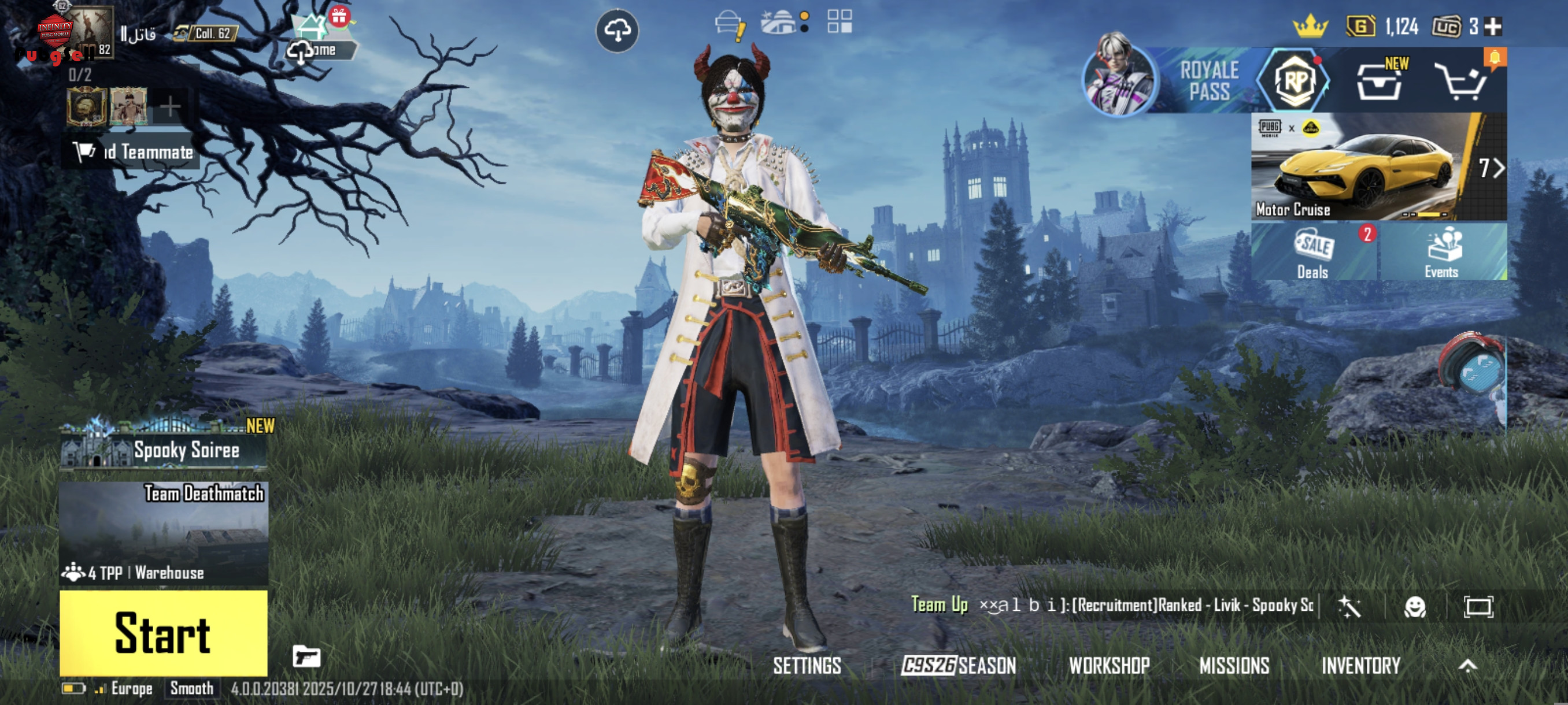Add a teammate using the plus slot

pyautogui.click(x=170, y=107)
